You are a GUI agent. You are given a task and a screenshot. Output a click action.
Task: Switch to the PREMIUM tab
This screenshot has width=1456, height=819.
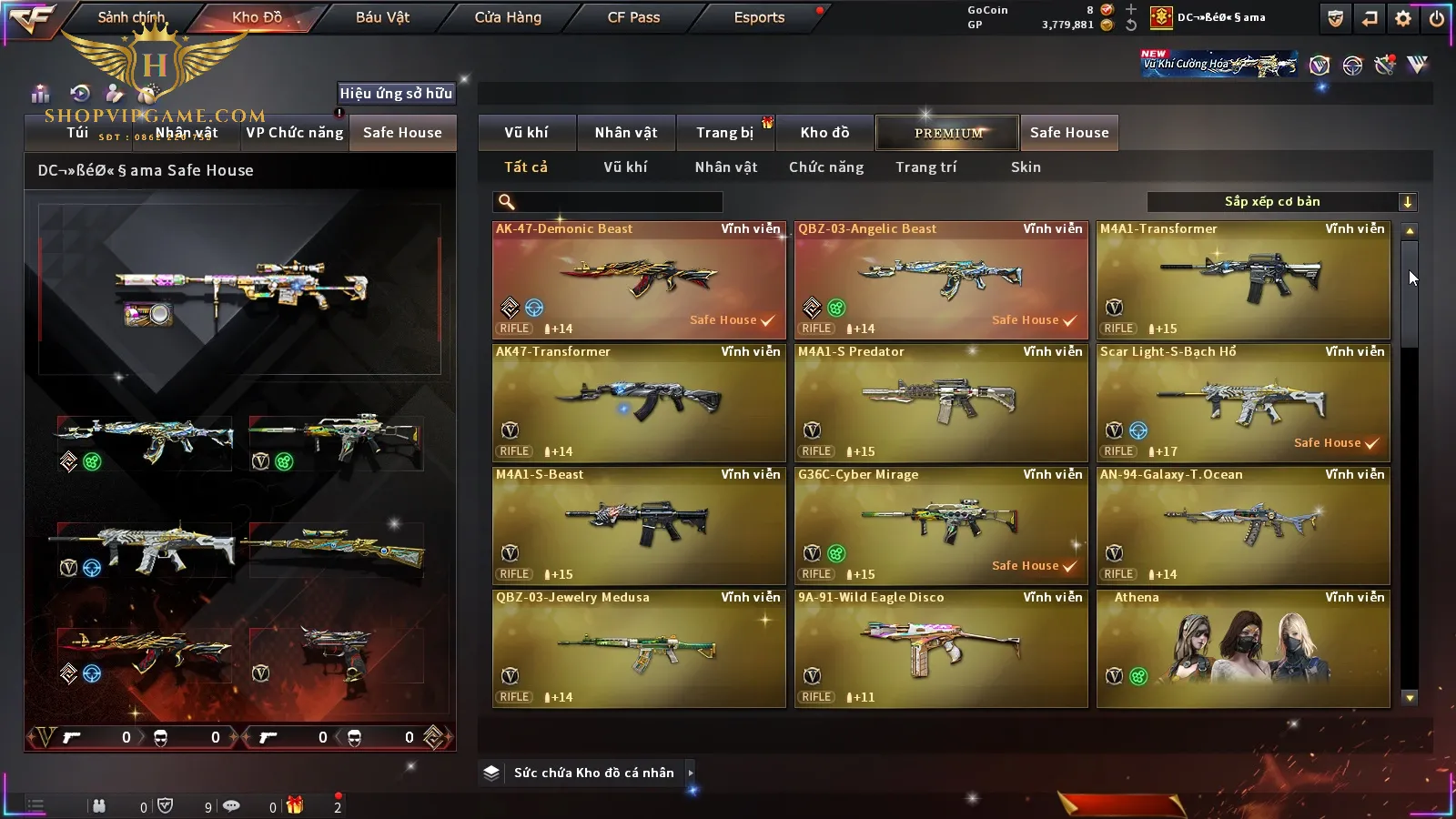948,133
